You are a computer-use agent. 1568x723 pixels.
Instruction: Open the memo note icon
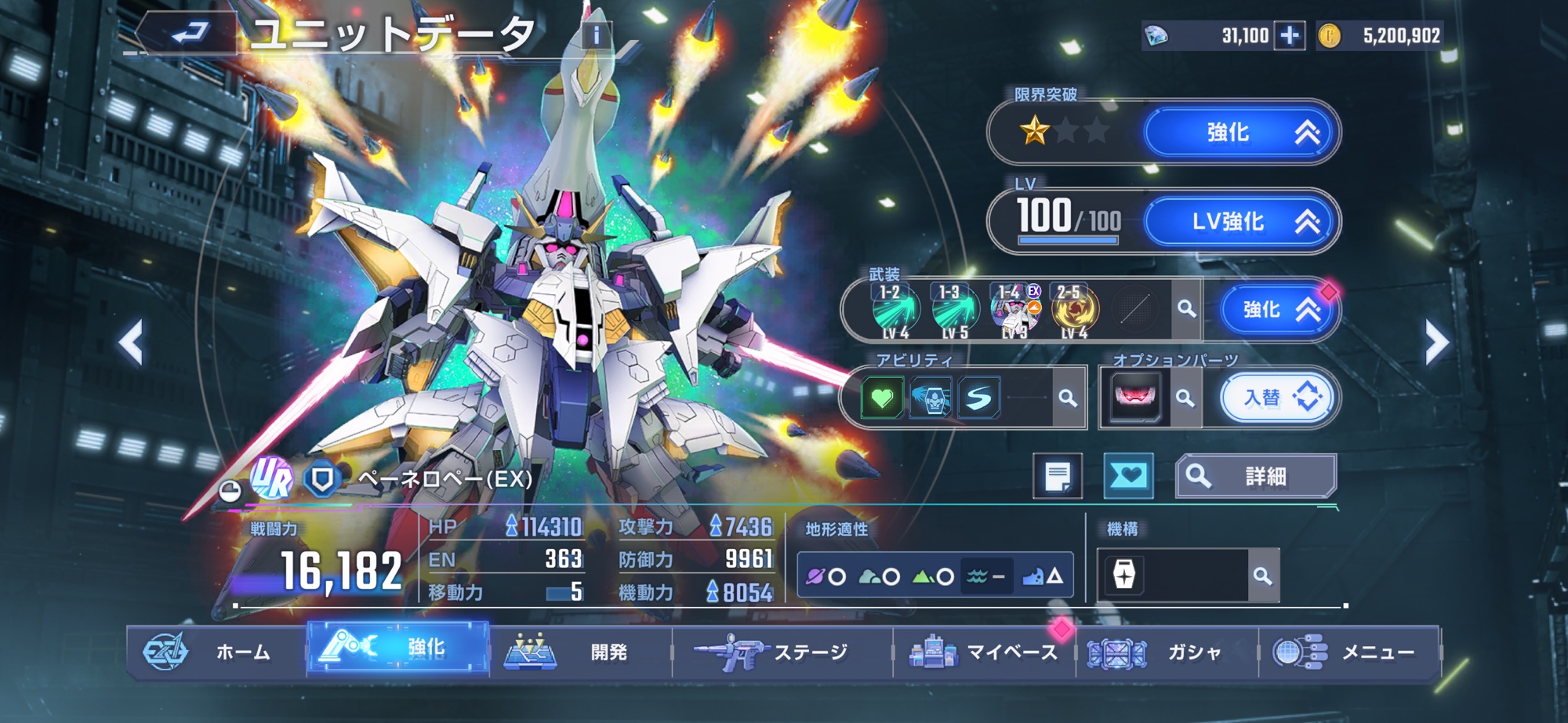point(1058,476)
